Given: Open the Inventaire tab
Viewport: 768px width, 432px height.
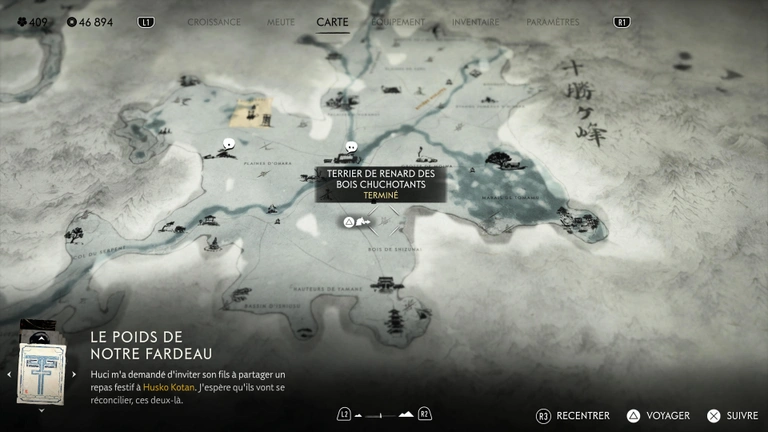Looking at the screenshot, I should [x=475, y=22].
